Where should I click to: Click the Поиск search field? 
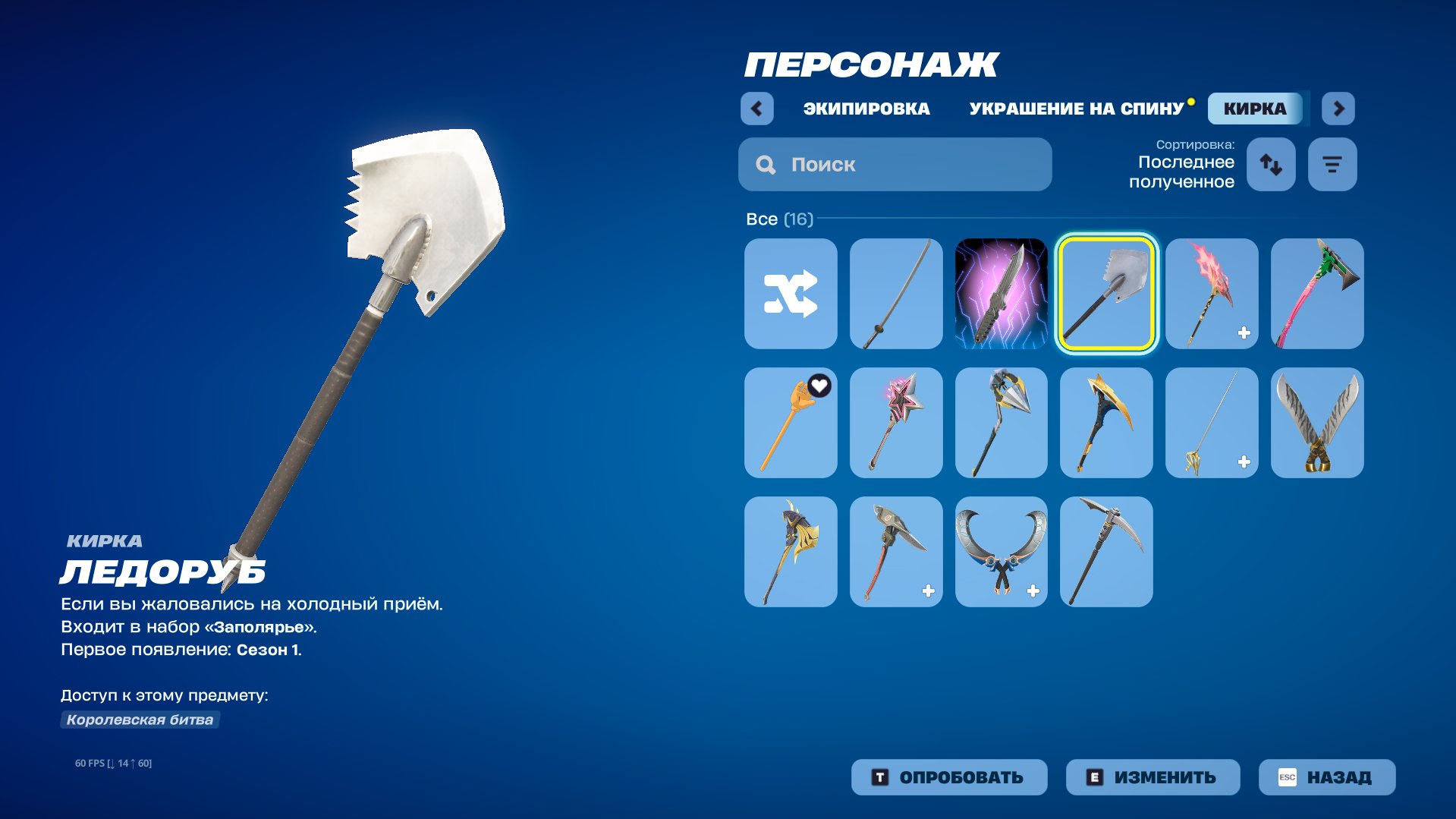coord(895,164)
